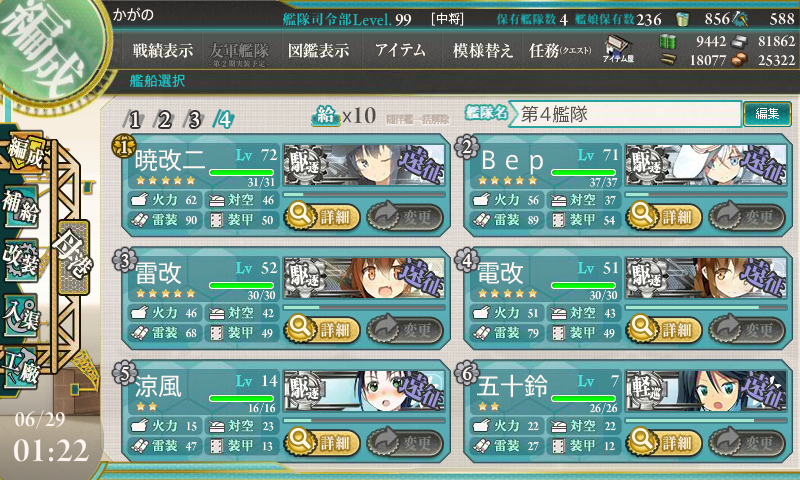
Task: Open the 図鑑表示 encyclopedia menu
Action: [x=317, y=51]
